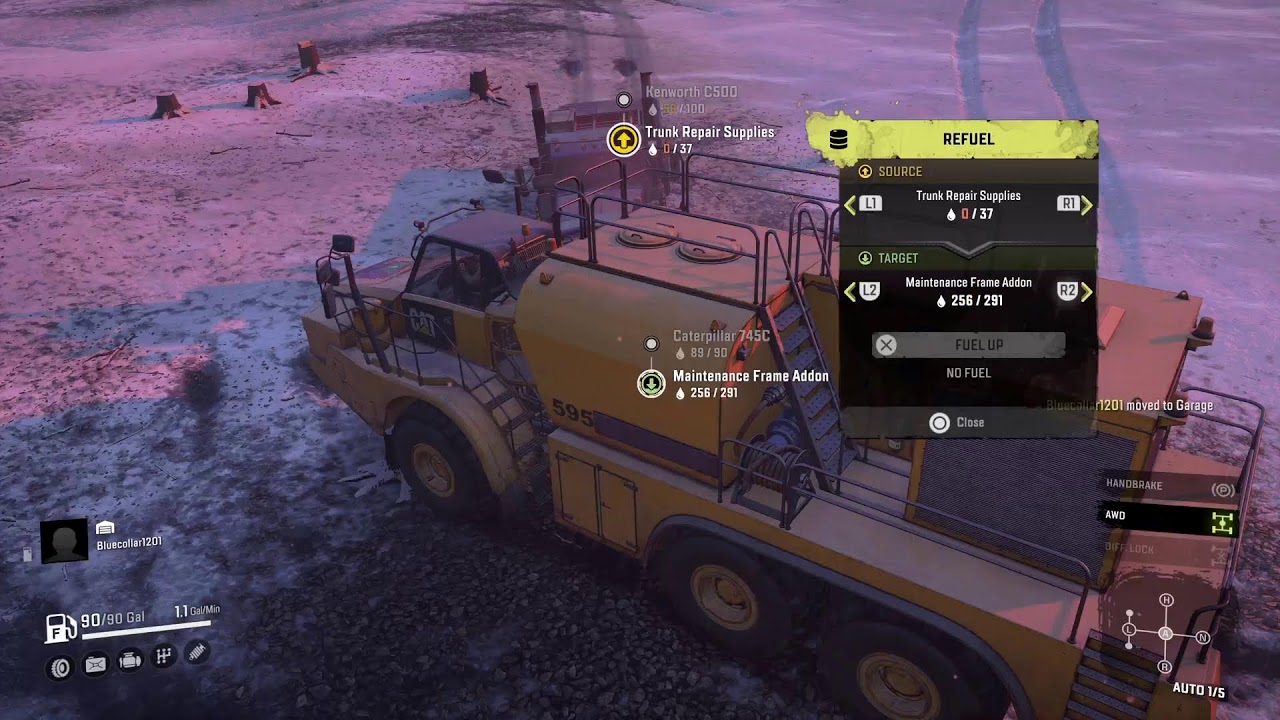Screen dimensions: 1280x720
Task: Shift the gearbox to High gear
Action: (x=1166, y=600)
